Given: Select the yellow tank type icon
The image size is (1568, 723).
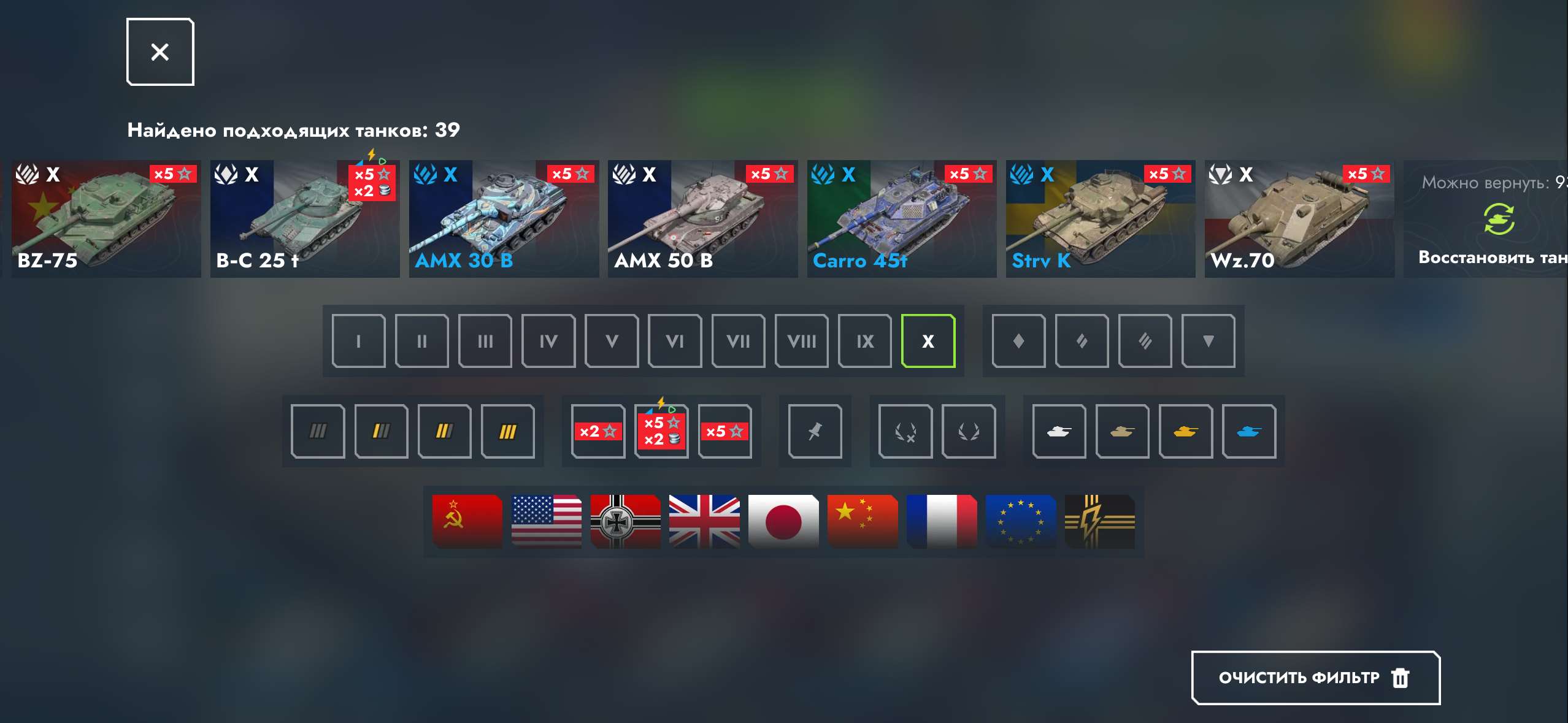Looking at the screenshot, I should 1186,431.
